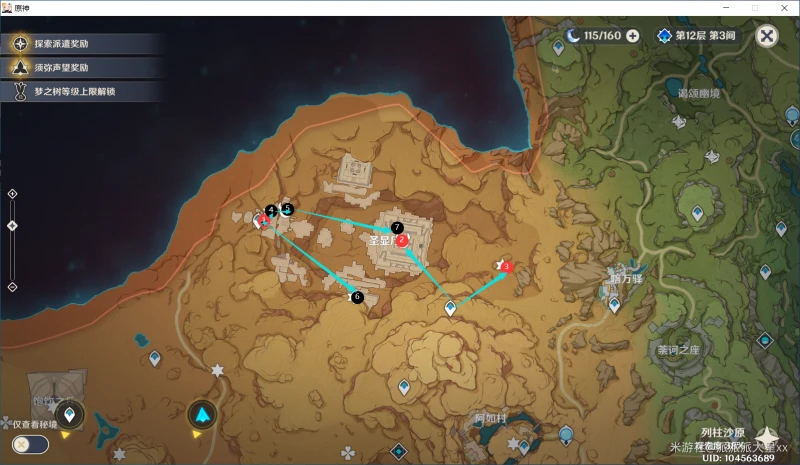Select the teleport waypoint below route marker 7
This screenshot has width=800, height=465.
coord(451,309)
